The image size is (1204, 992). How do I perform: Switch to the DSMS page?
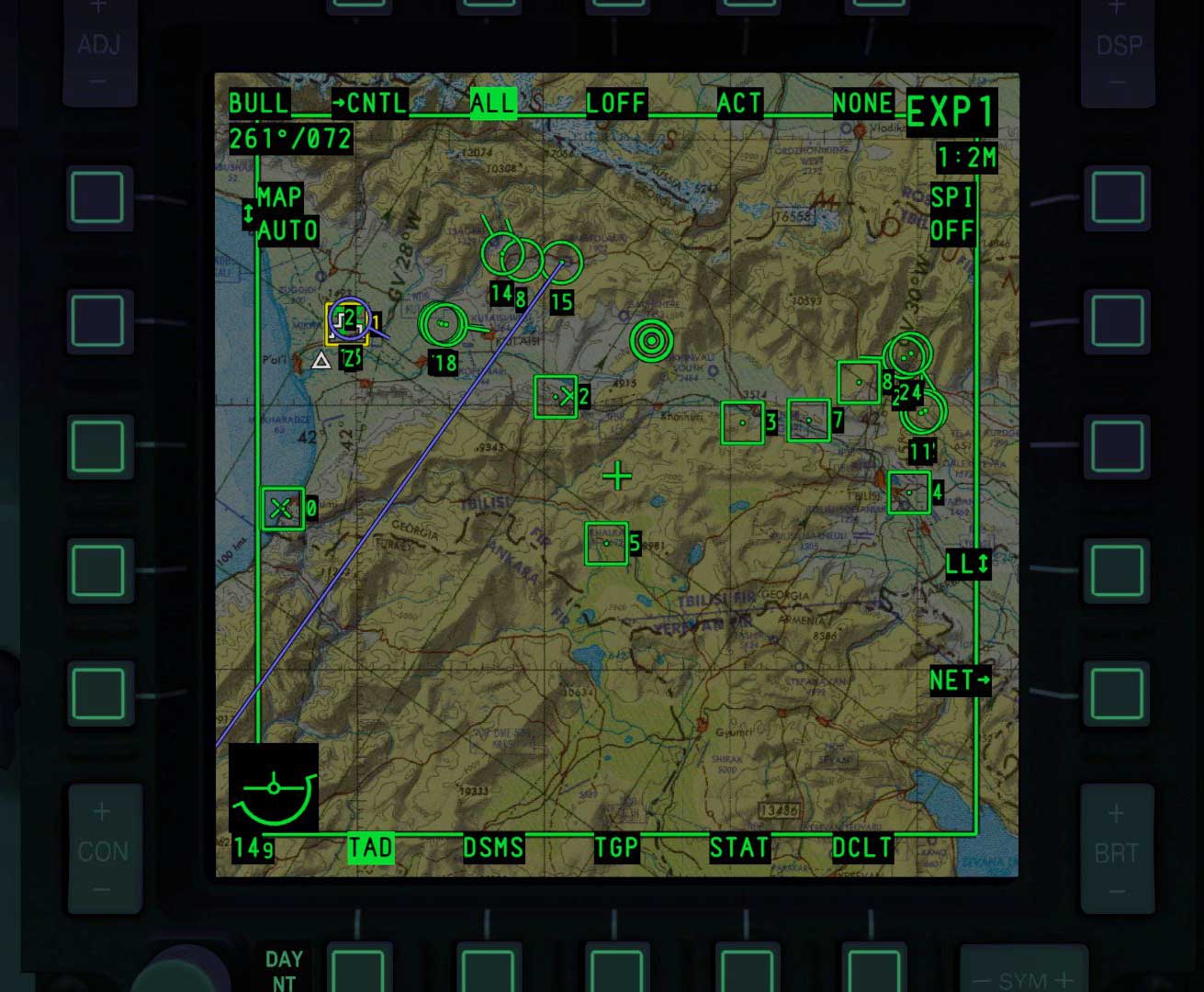(493, 848)
